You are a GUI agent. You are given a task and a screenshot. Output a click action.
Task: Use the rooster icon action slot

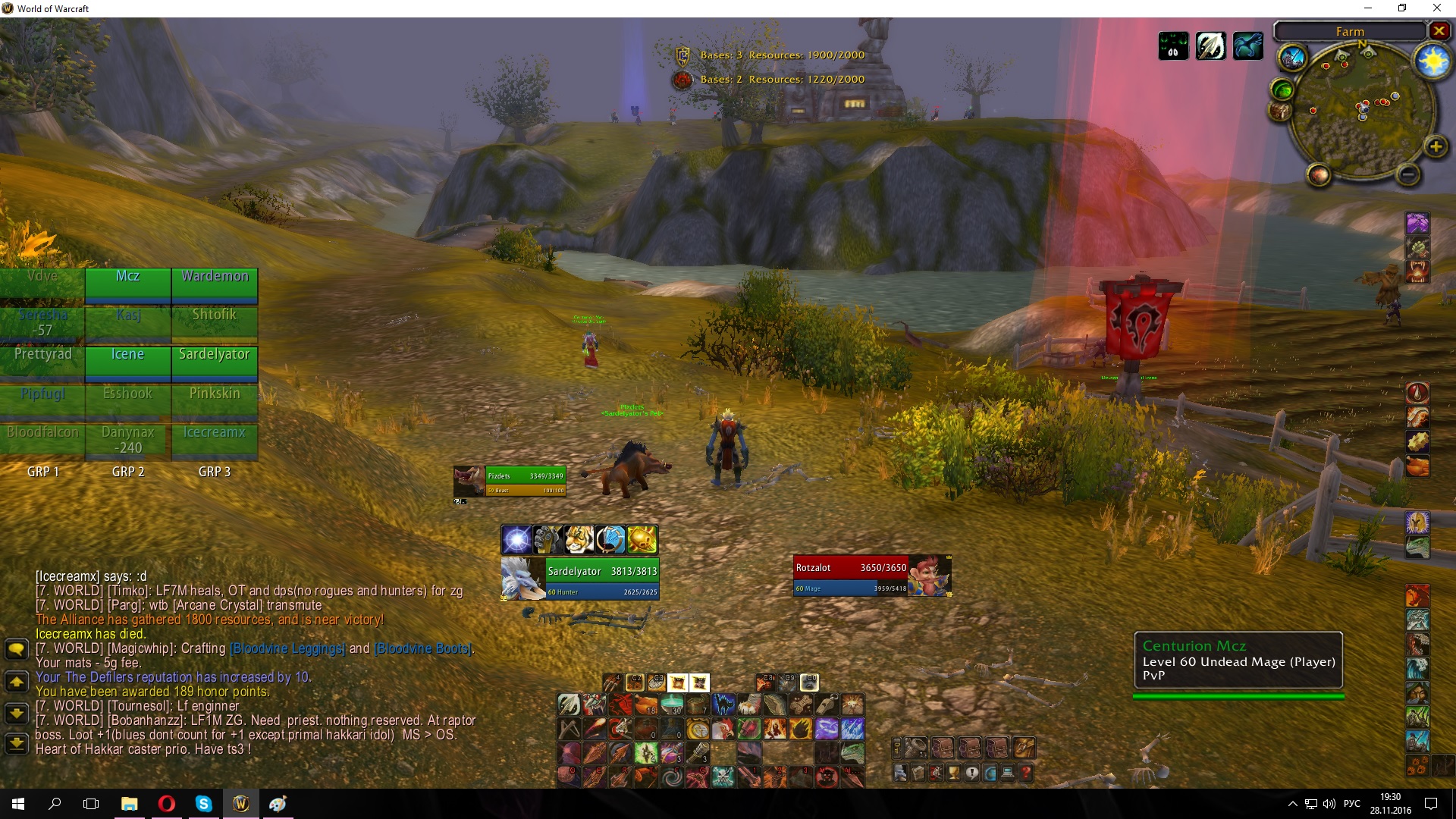(x=723, y=730)
